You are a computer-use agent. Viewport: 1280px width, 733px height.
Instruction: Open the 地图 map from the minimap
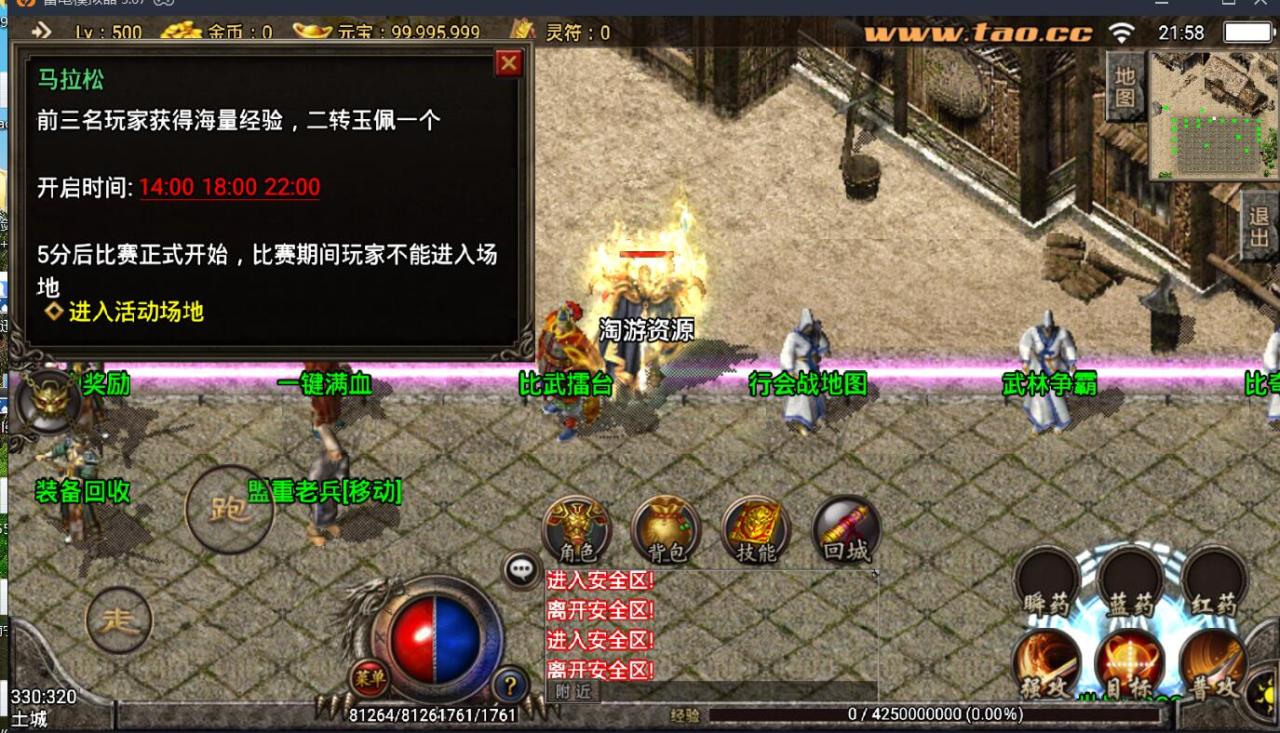click(x=1128, y=90)
